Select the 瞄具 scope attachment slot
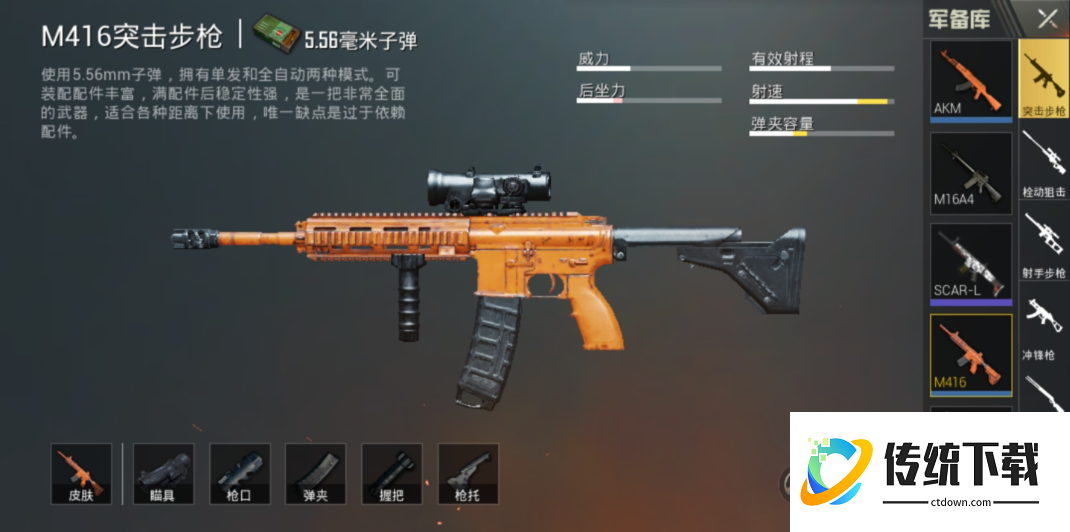The image size is (1070, 532). coord(163,473)
